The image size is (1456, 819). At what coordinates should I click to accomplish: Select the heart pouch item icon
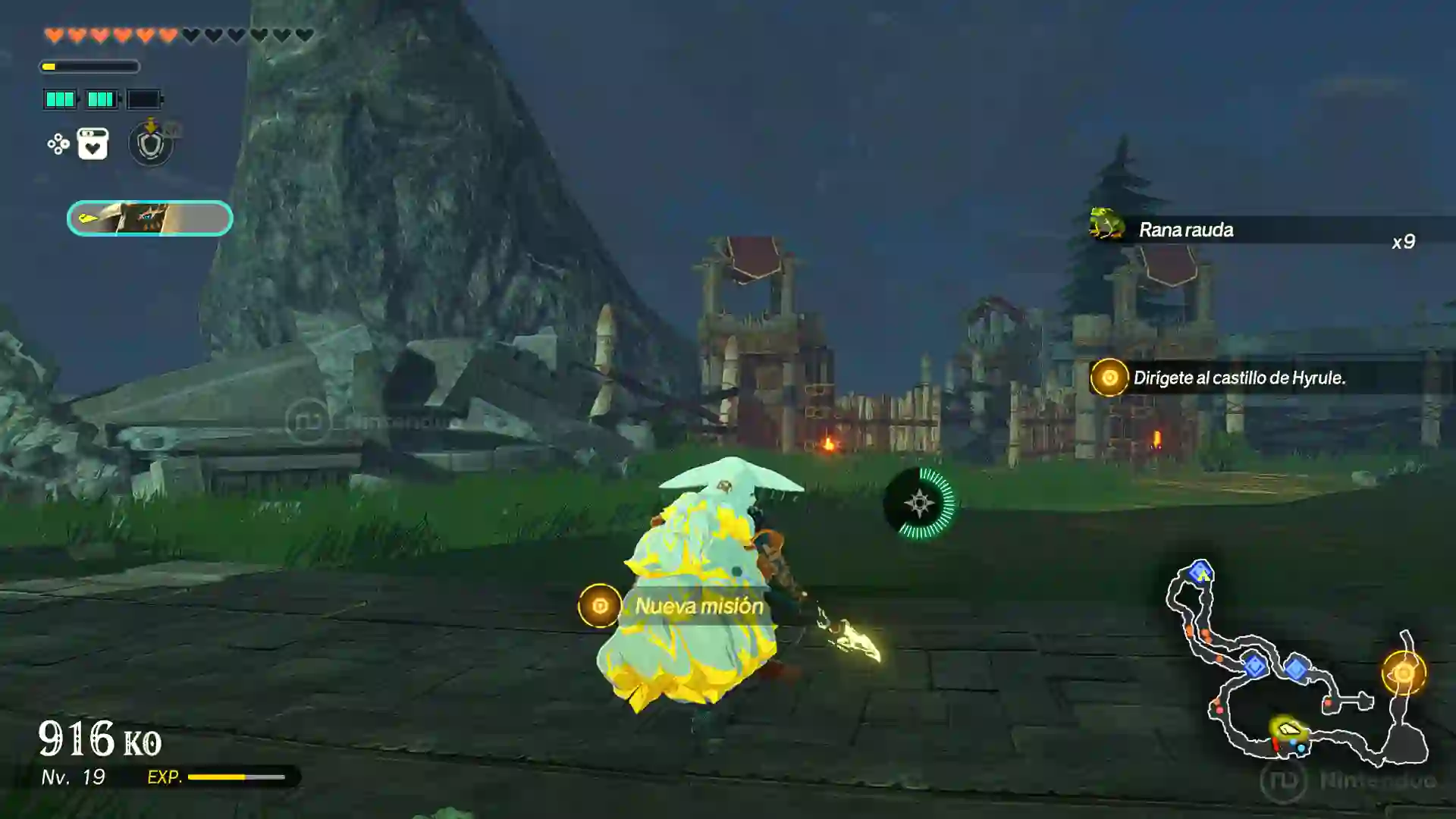[x=92, y=145]
